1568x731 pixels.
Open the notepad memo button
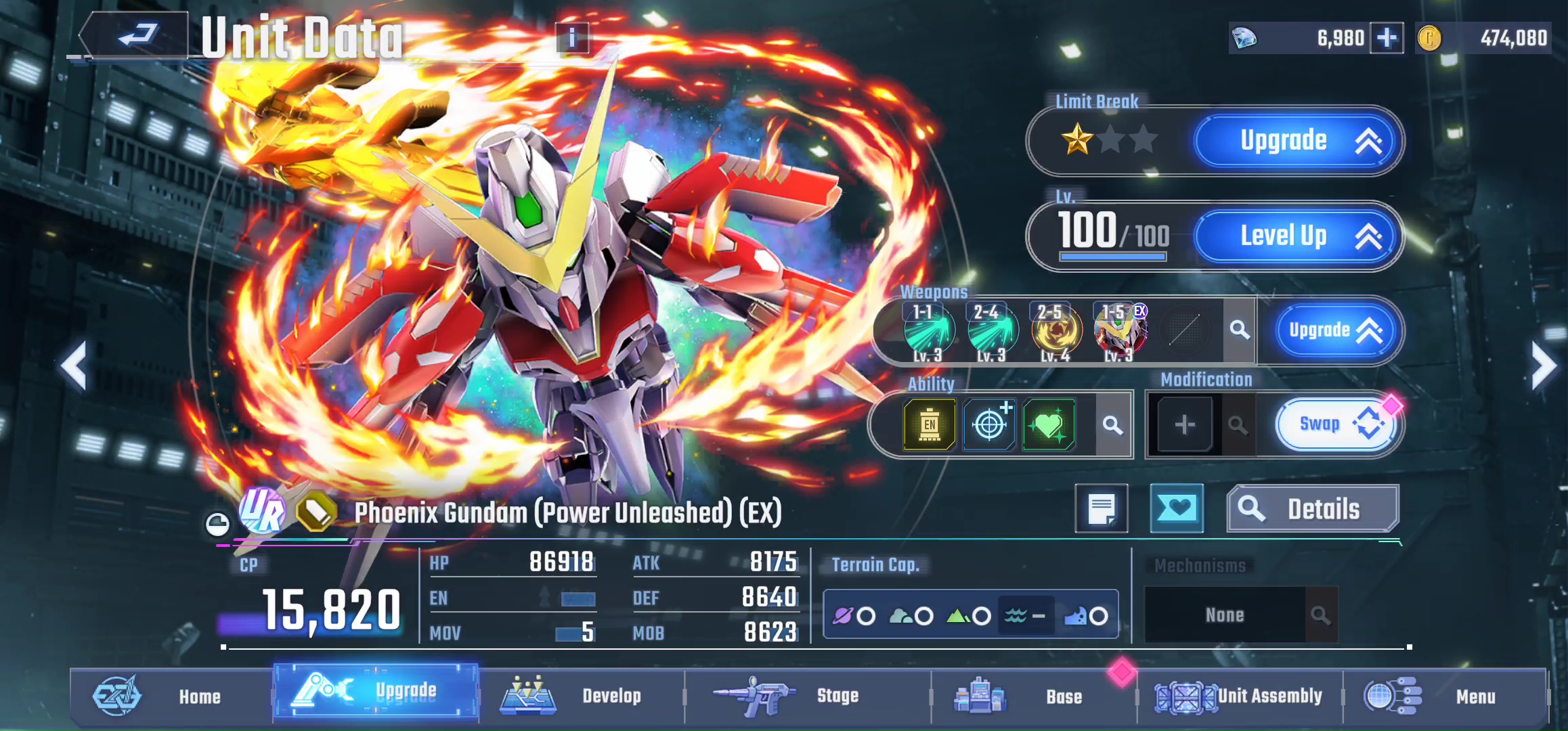pyautogui.click(x=1102, y=508)
